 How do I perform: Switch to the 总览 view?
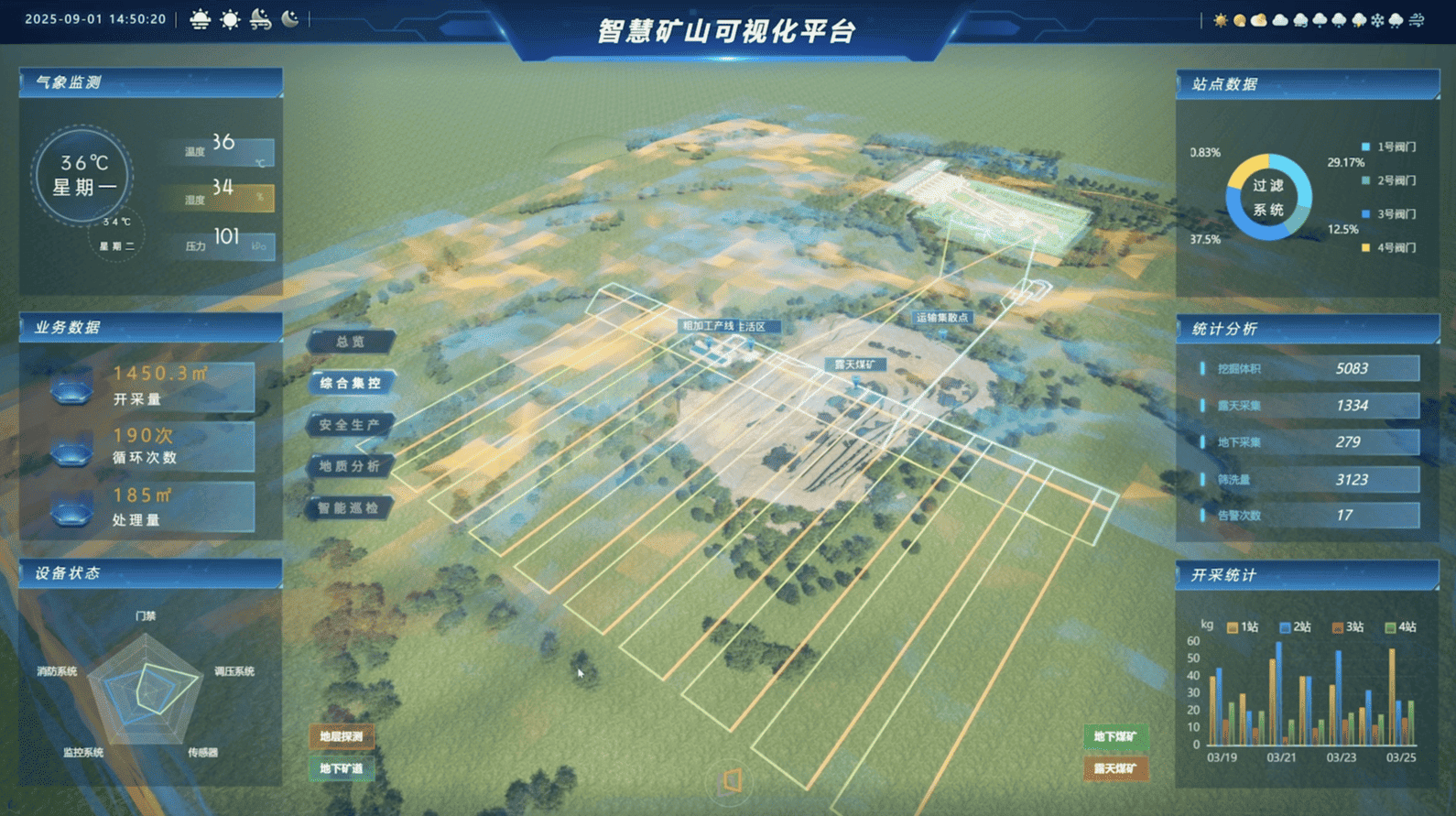click(x=351, y=342)
